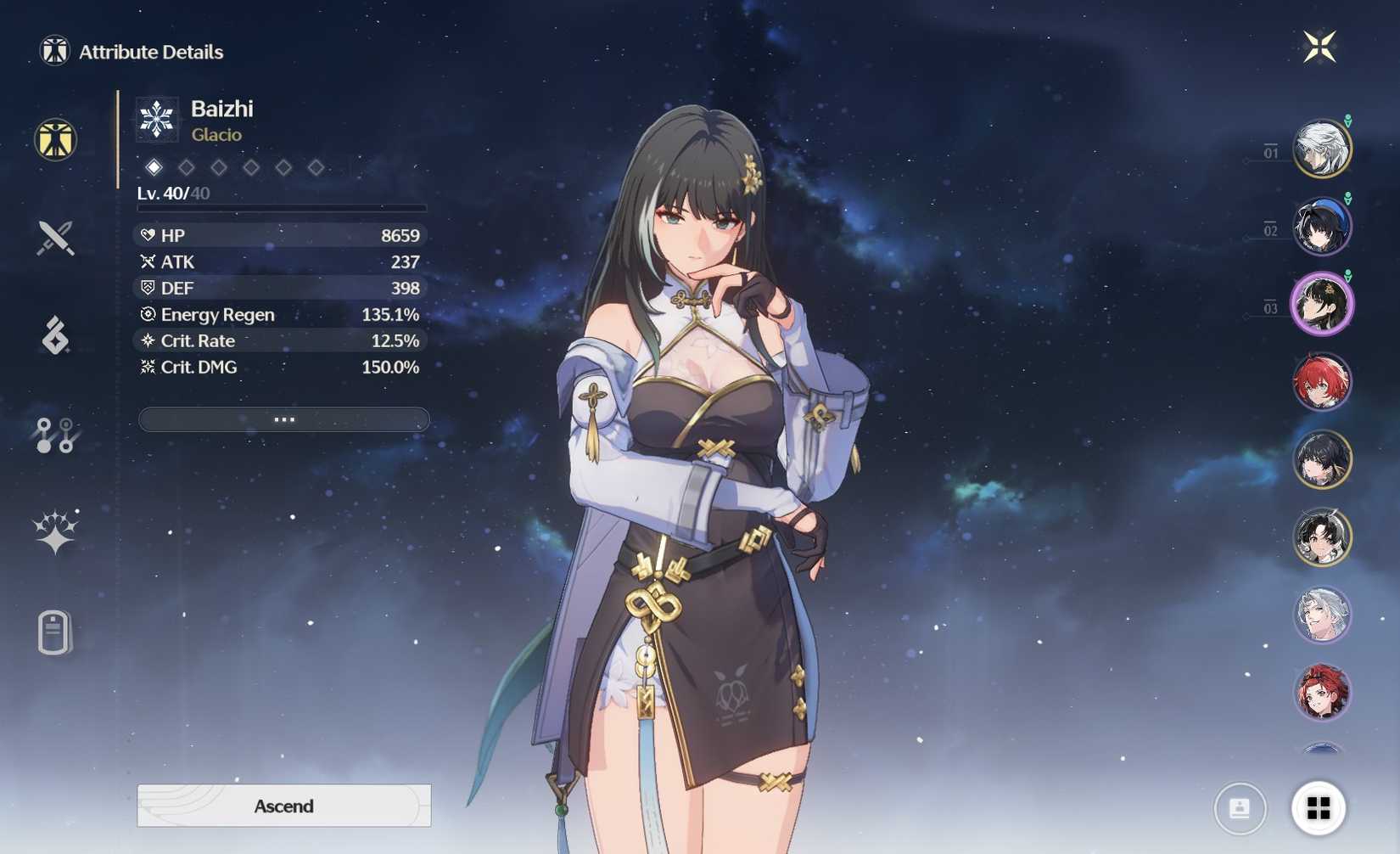Select the Energy Regen attribute row
The height and width of the screenshot is (854, 1400).
click(x=280, y=314)
